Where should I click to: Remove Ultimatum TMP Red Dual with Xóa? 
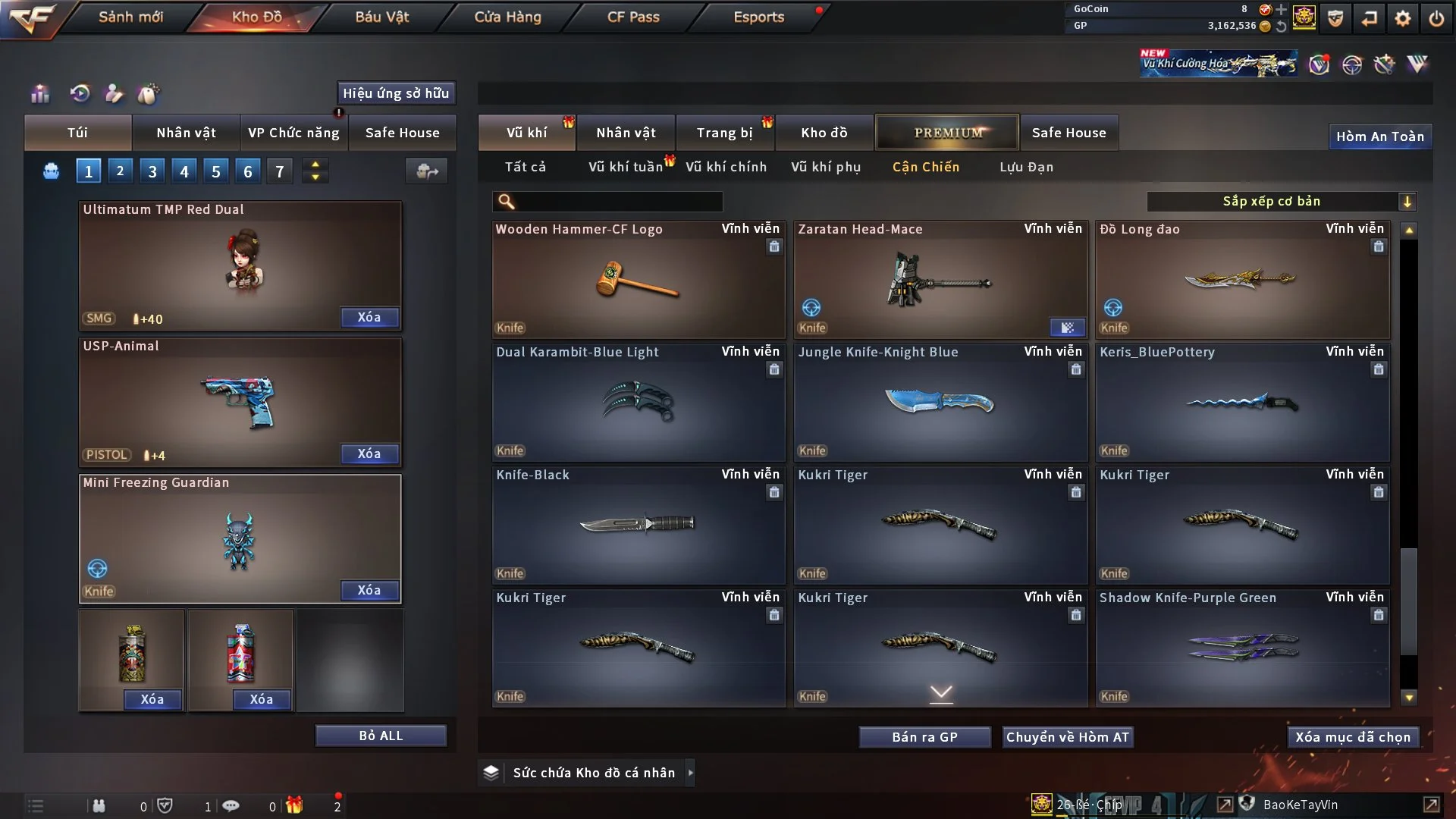coord(369,317)
